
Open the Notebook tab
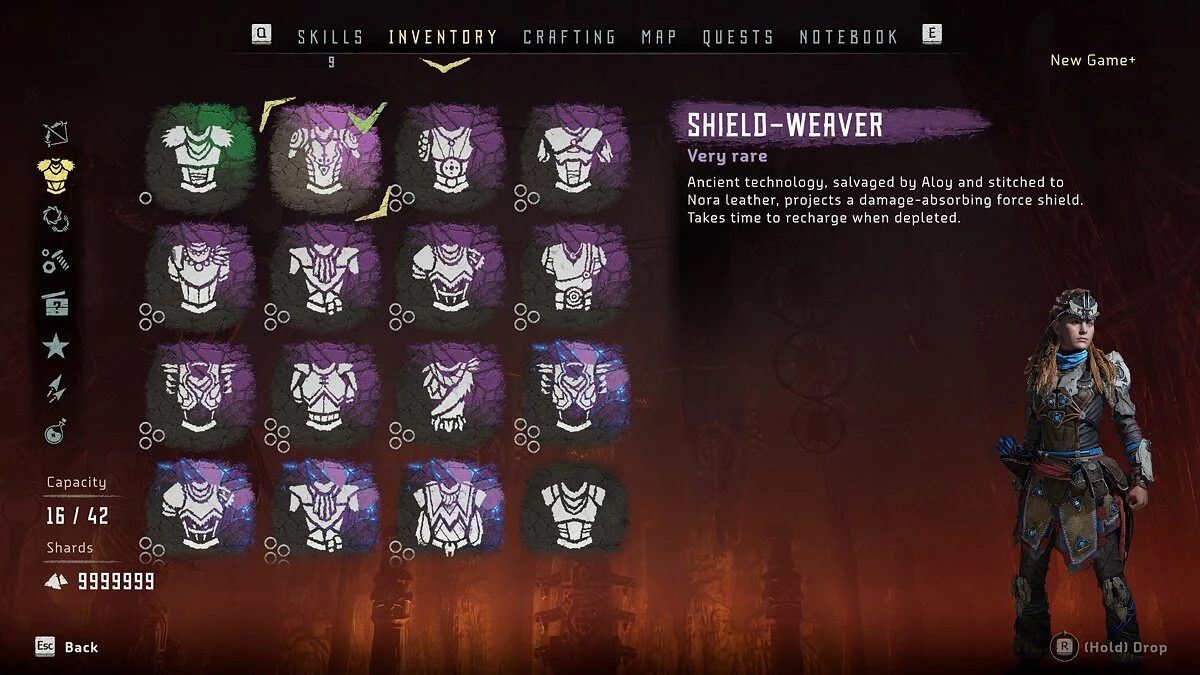(x=848, y=37)
